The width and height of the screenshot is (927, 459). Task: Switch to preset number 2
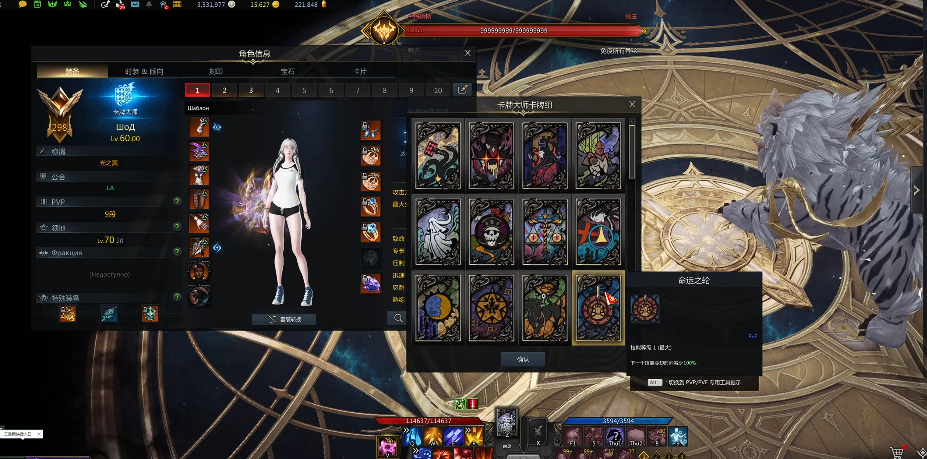coord(224,90)
